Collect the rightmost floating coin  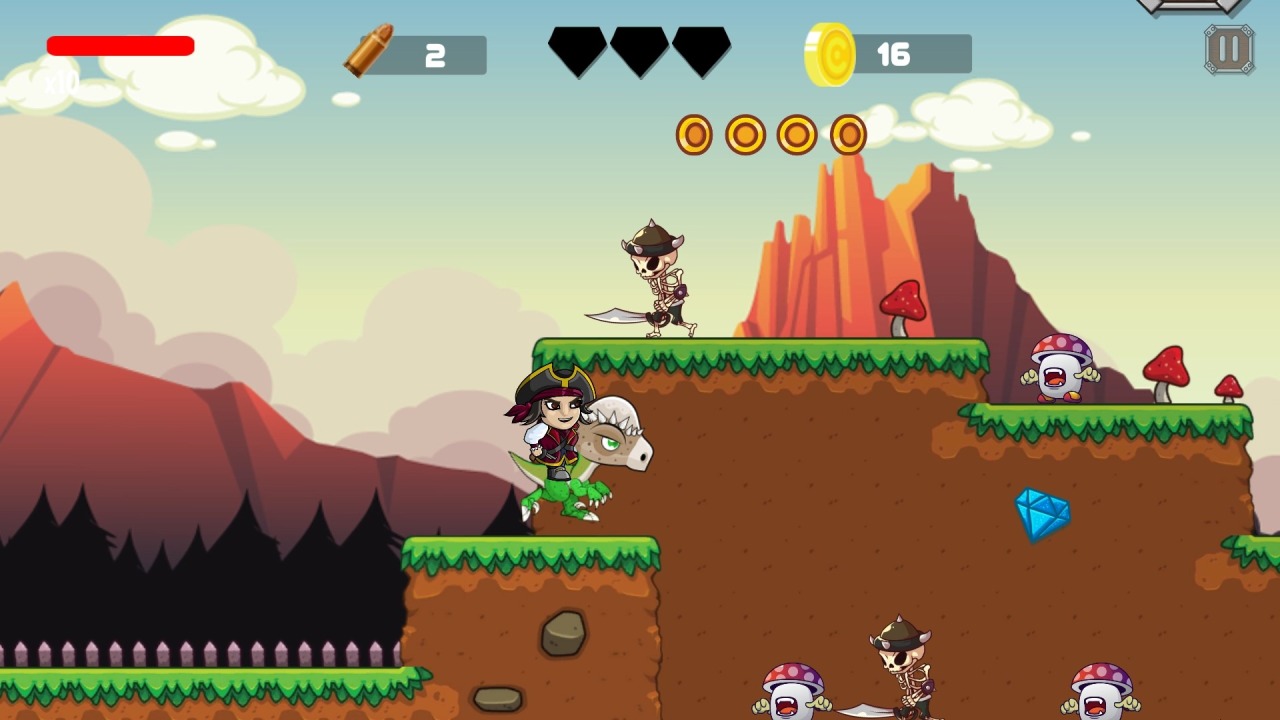coord(849,133)
